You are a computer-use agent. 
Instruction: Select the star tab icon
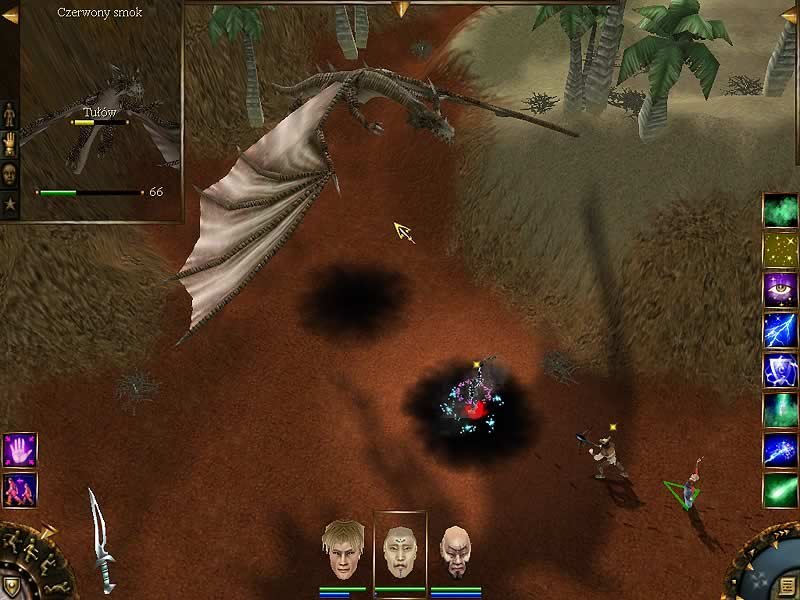point(11,205)
